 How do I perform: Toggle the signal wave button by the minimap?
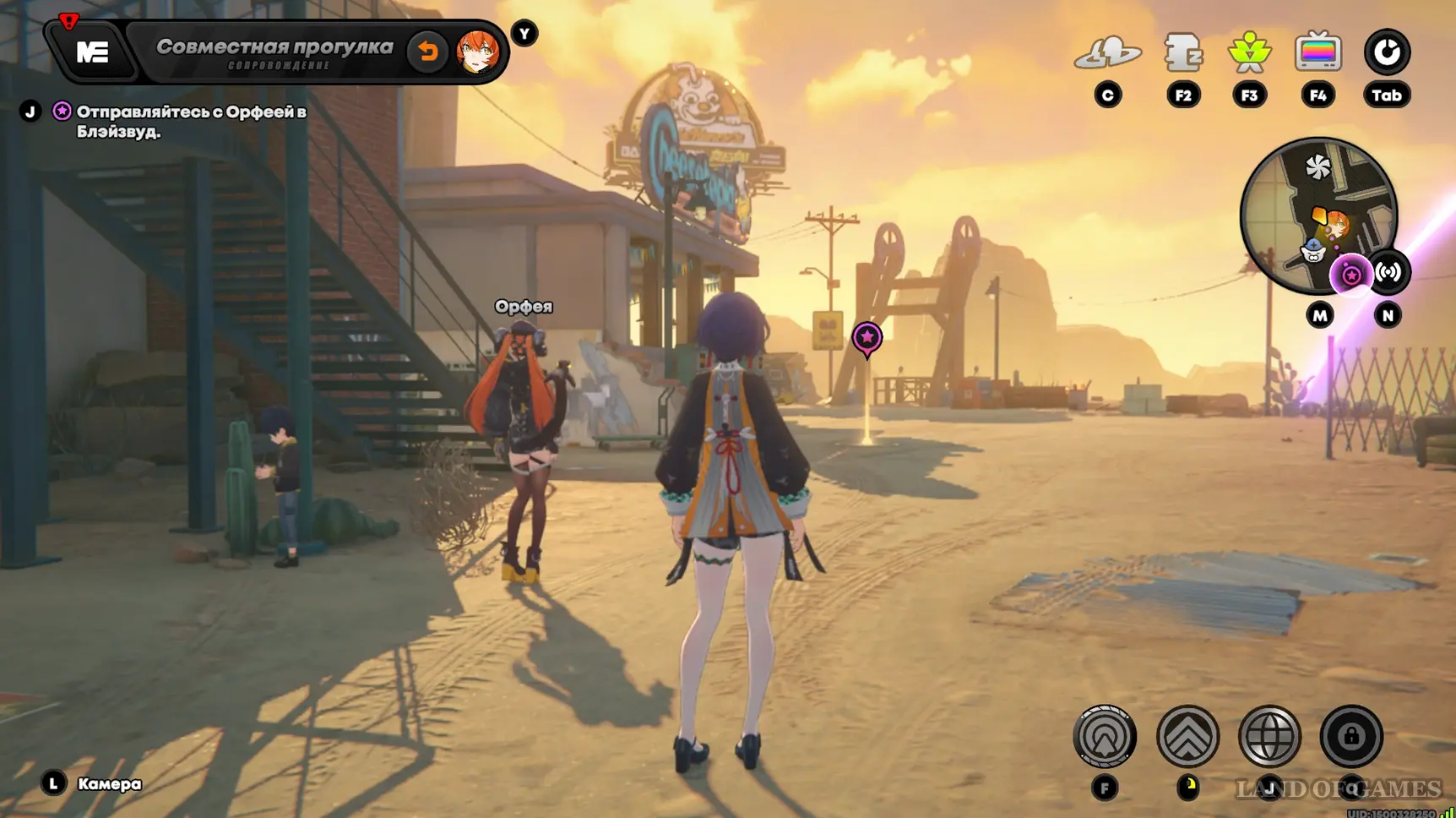tap(1388, 272)
